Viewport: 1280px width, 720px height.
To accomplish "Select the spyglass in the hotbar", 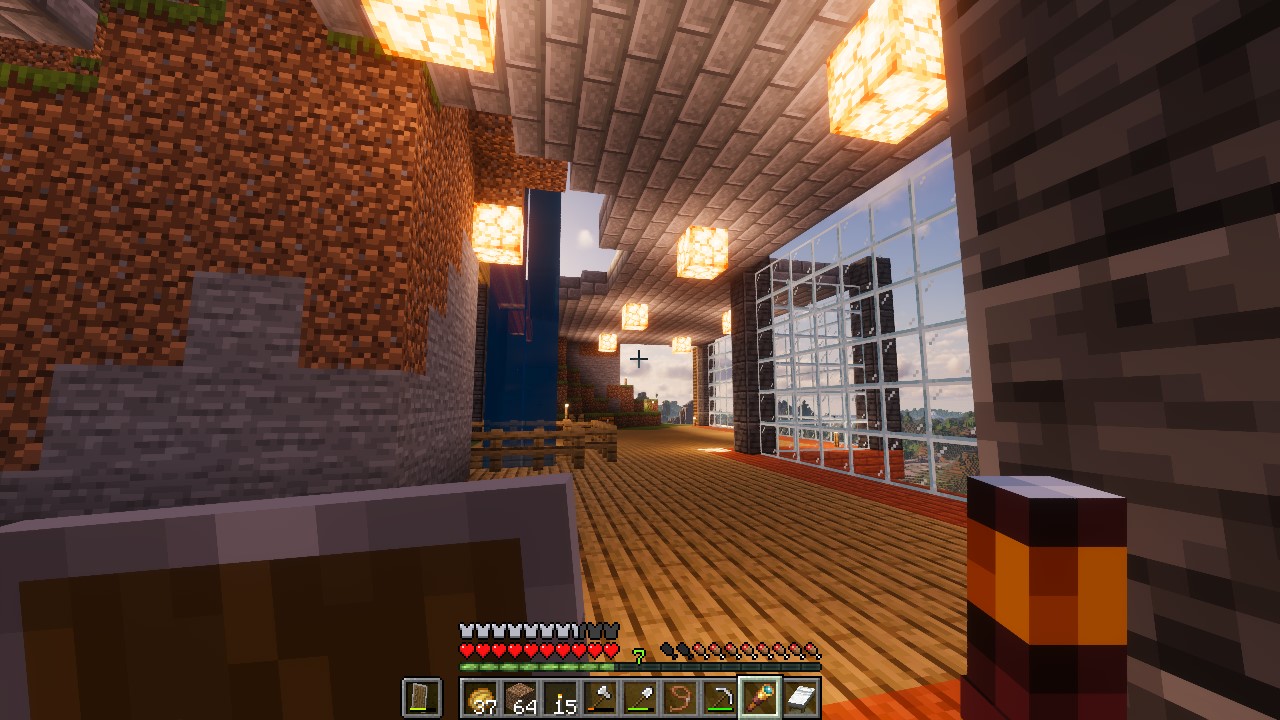I will (760, 697).
